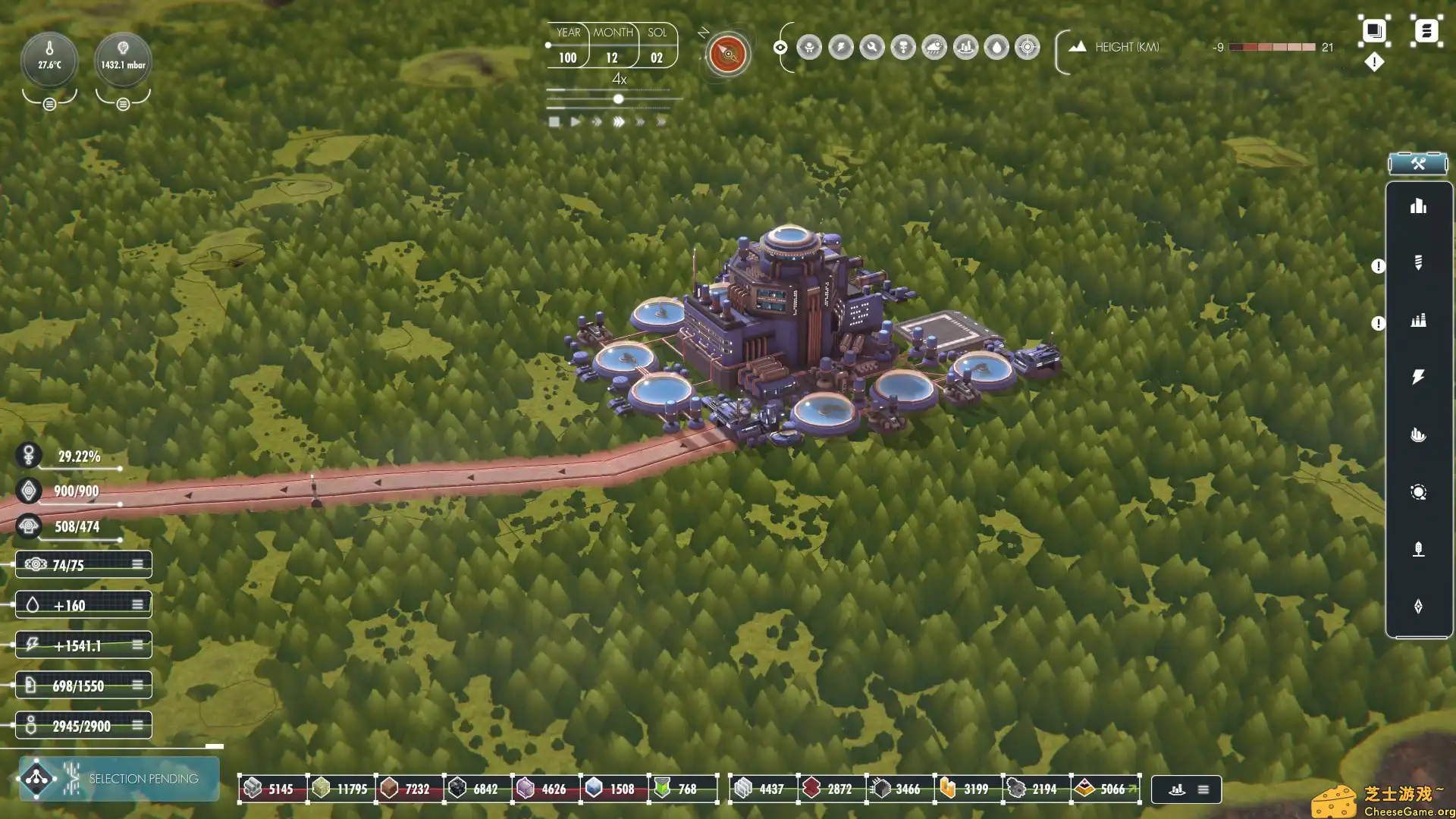Viewport: 1456px width, 819px height.
Task: Expand the energy +1541.1 details list
Action: [137, 645]
